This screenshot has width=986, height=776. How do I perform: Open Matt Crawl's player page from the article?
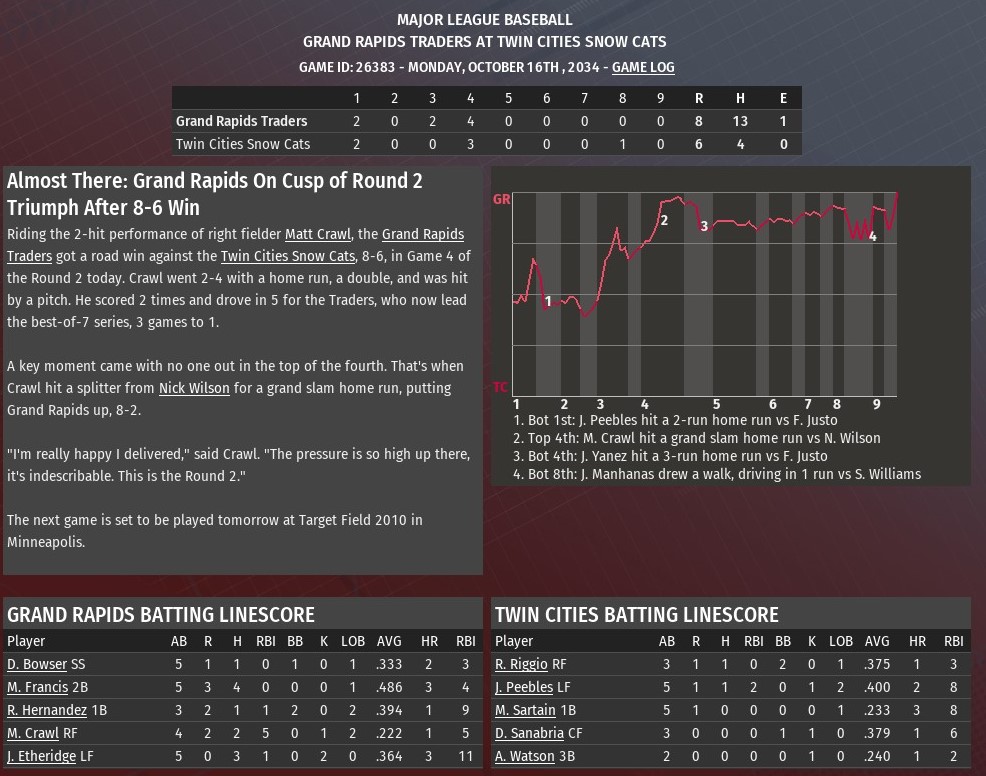(x=317, y=234)
